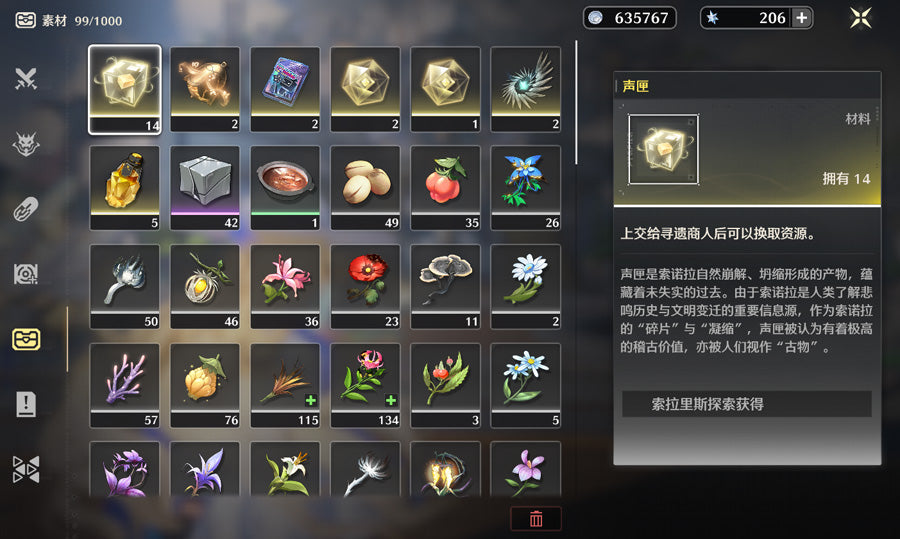Select the exclamation mark quest items tab

[x=26, y=404]
